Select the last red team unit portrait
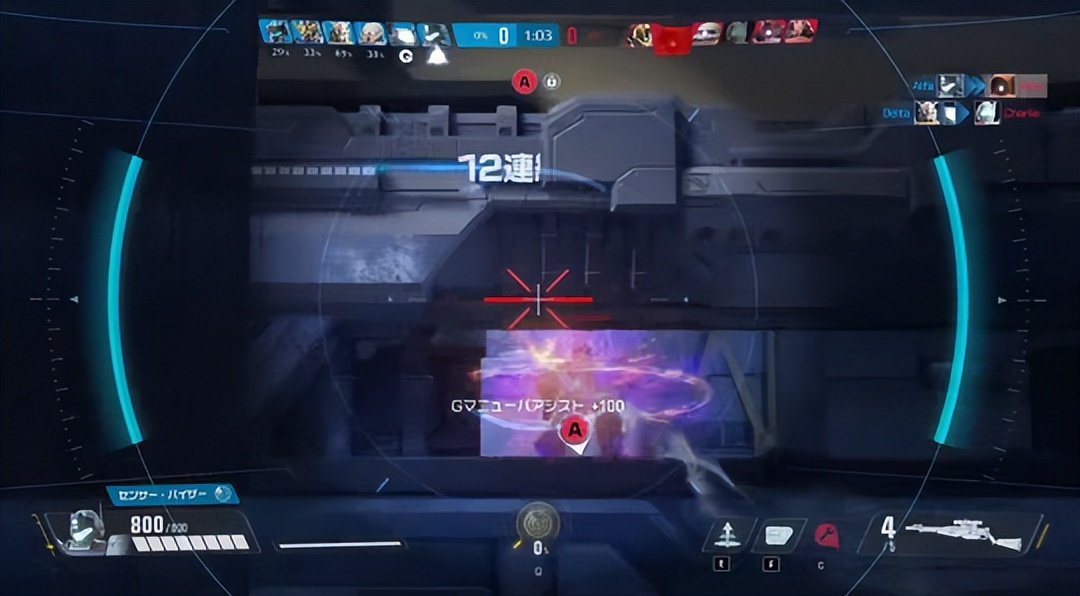This screenshot has width=1080, height=596. (802, 32)
